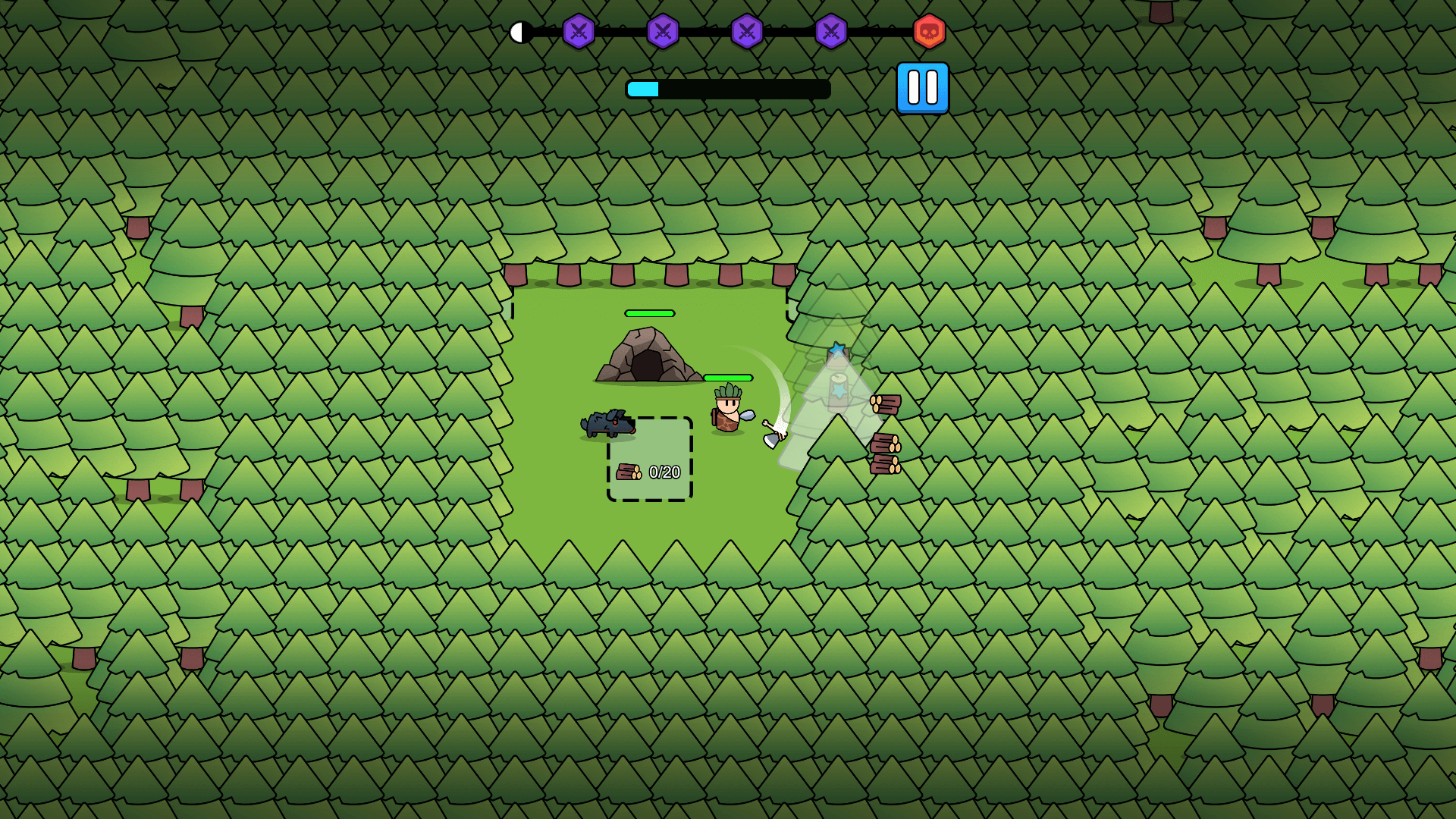Click the wood log deposit icon
This screenshot has width=1456, height=819.
pyautogui.click(x=629, y=470)
